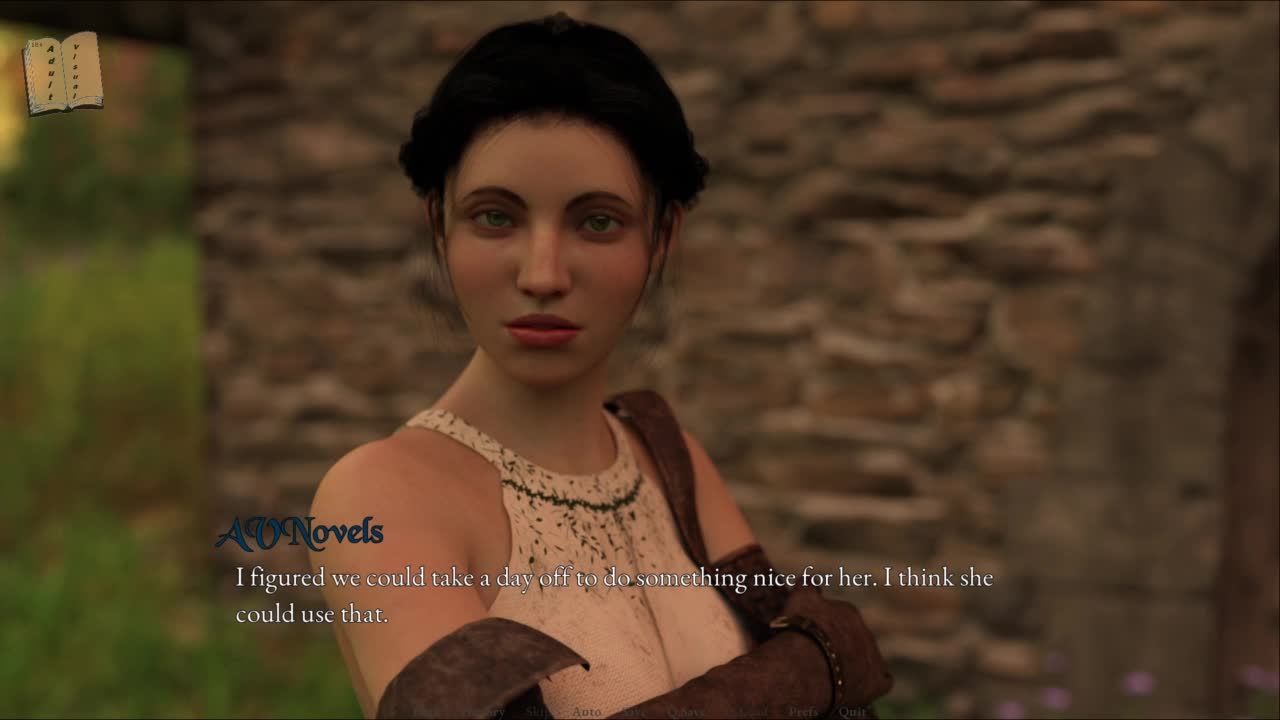Toggle Auto-advance mode
1280x720 pixels.
pos(587,712)
